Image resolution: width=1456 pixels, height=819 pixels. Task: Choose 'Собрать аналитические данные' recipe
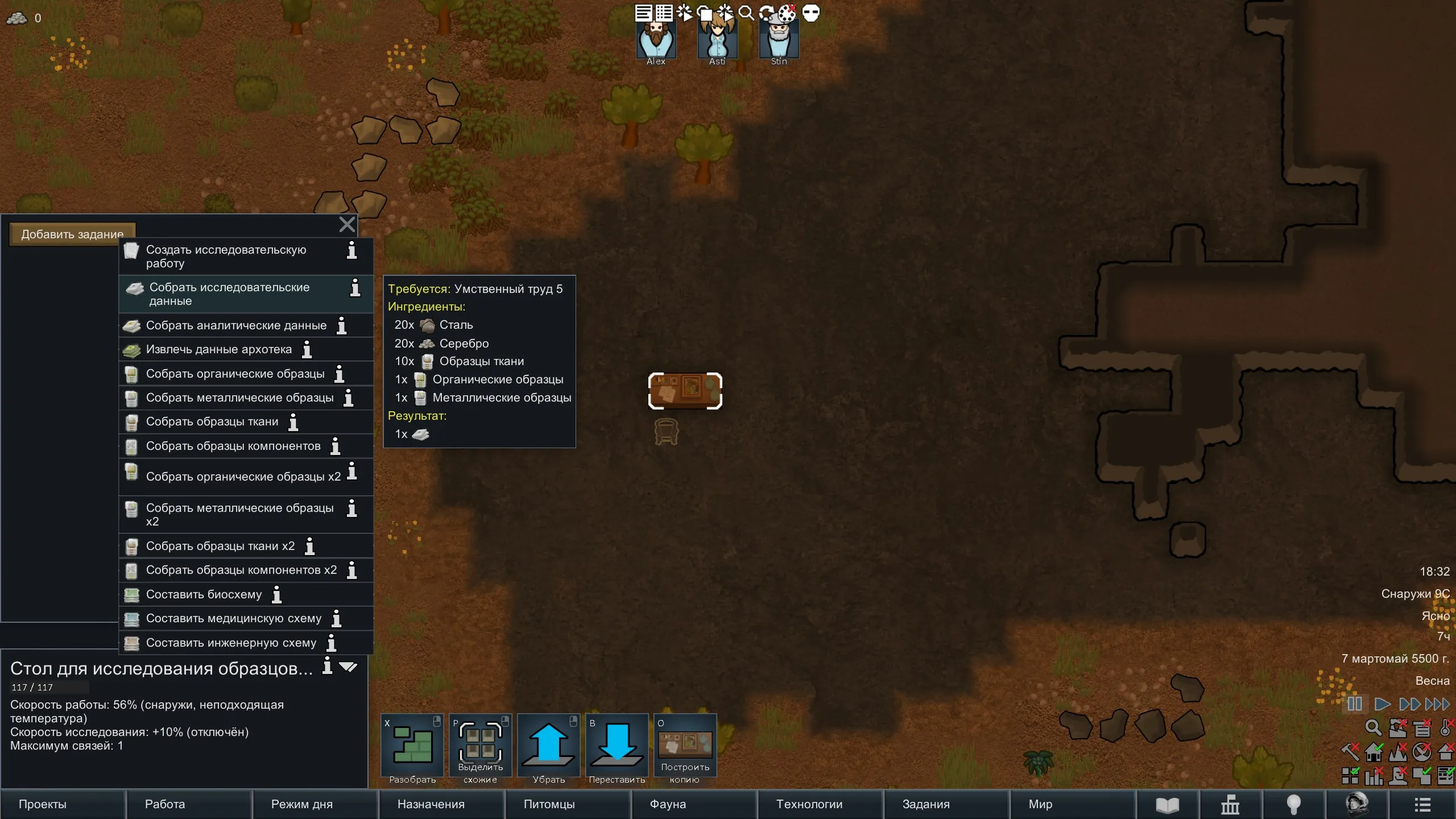[x=236, y=325]
